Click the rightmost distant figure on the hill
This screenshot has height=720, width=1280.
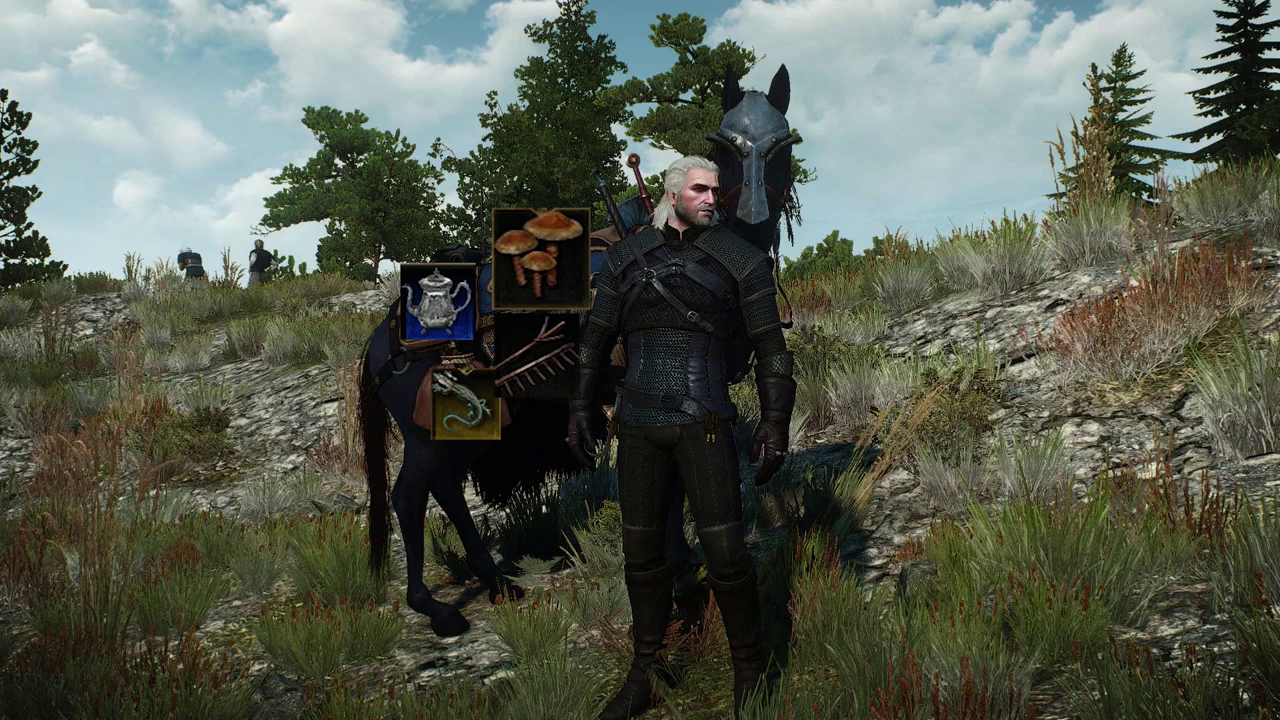coord(263,260)
